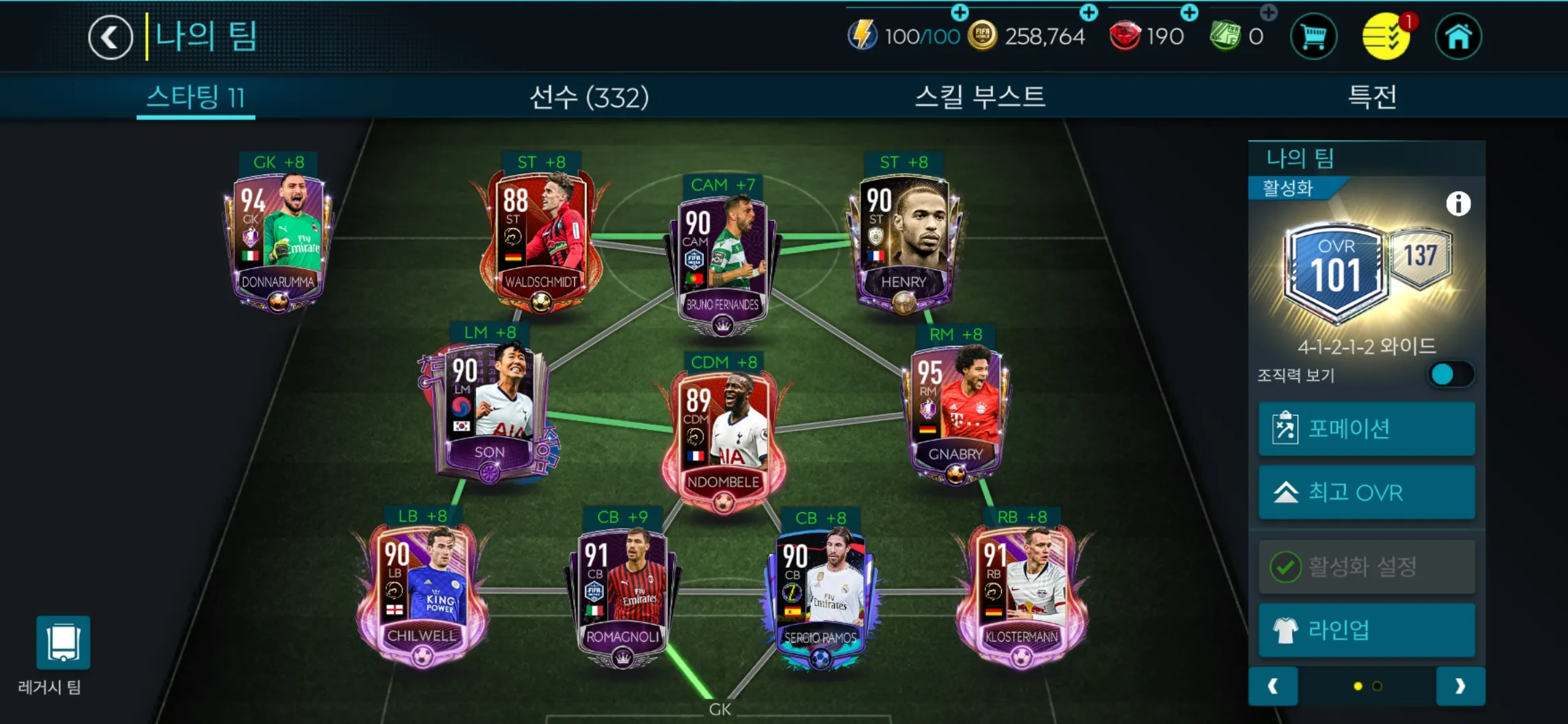Apply 최고 OVR best lineup

(1366, 493)
